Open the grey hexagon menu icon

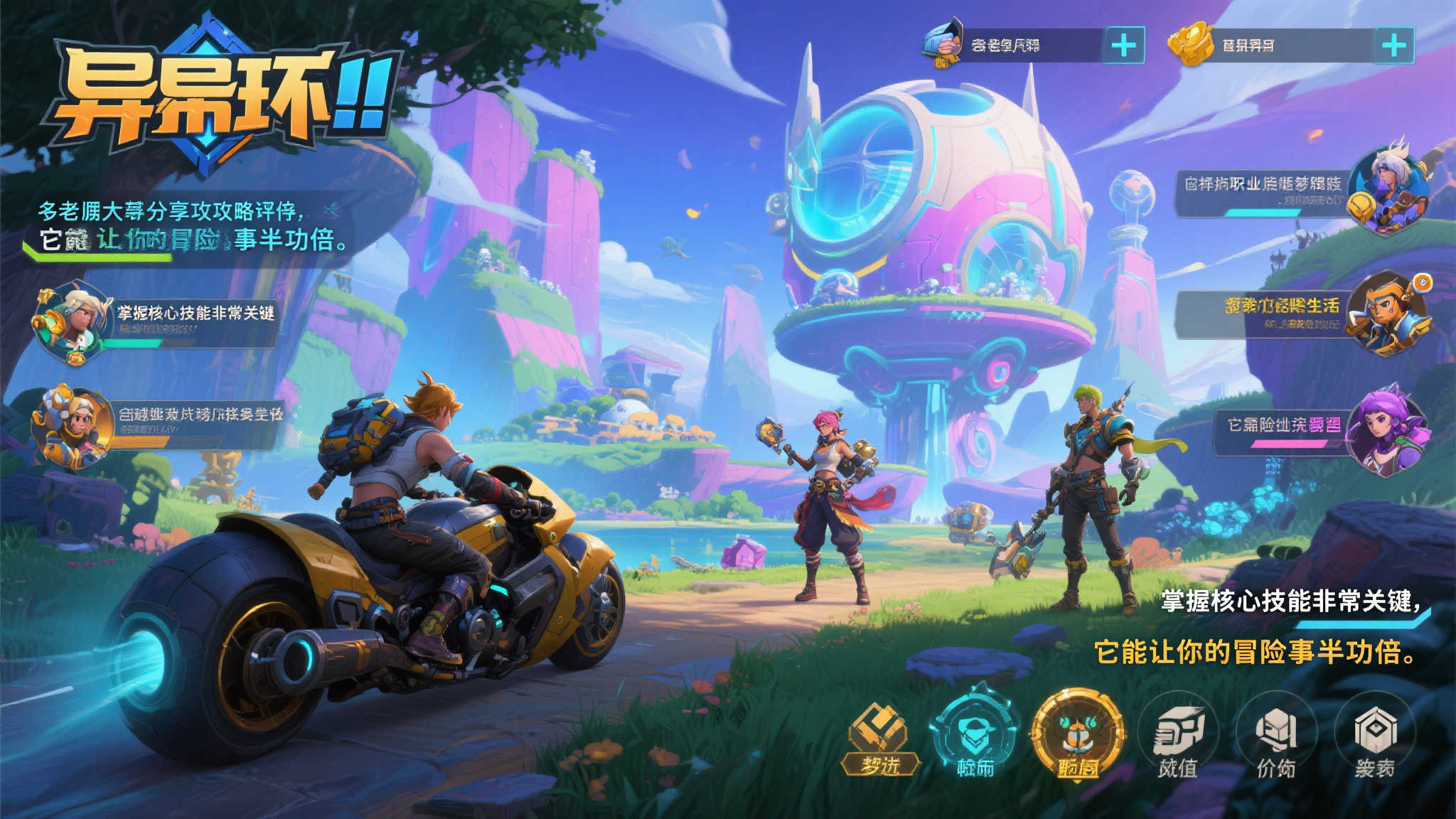click(1374, 739)
